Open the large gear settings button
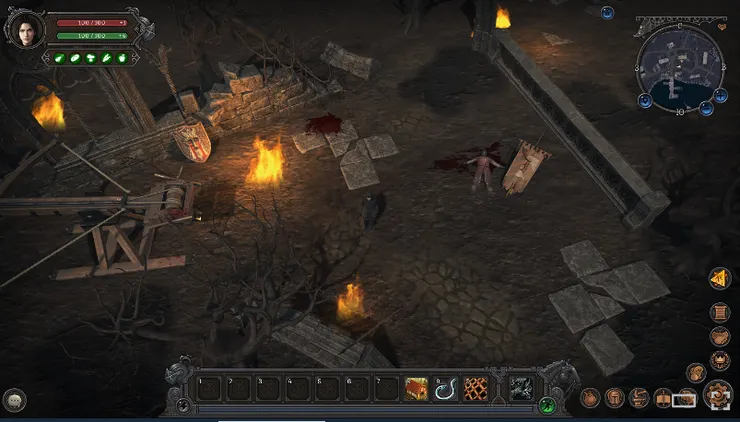 717,393
